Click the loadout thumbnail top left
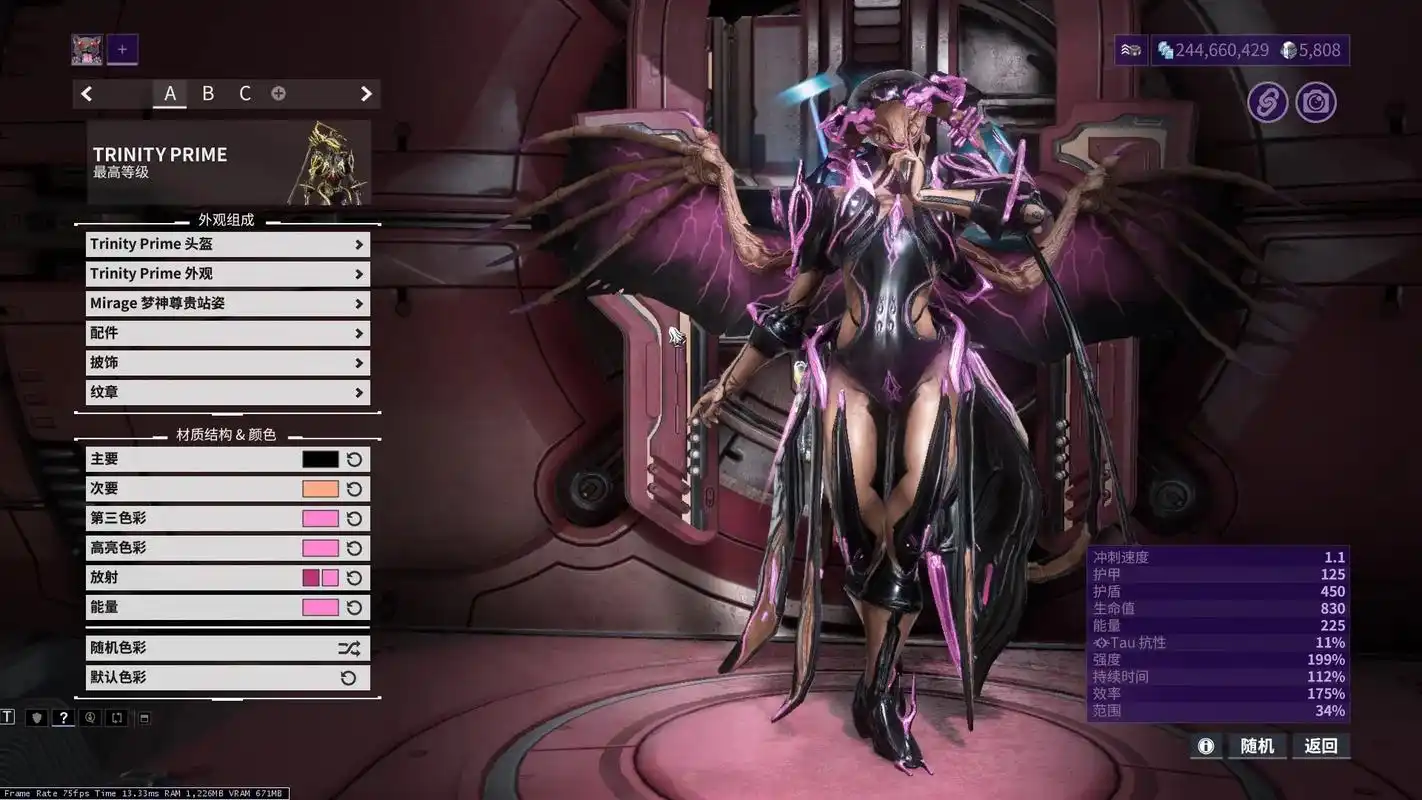This screenshot has height=800, width=1422. (x=86, y=48)
